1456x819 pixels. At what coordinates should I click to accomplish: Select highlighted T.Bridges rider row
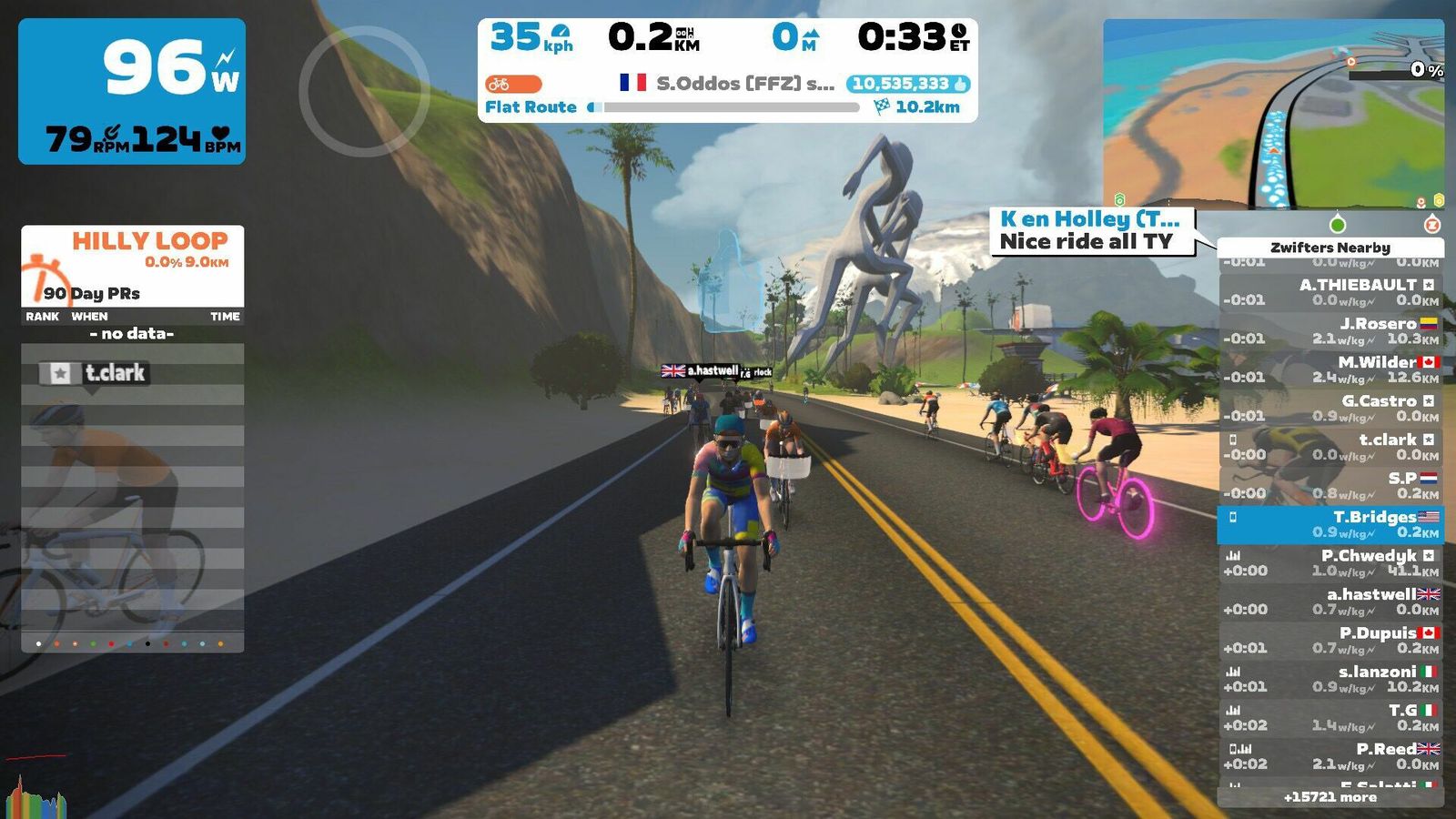(x=1330, y=524)
